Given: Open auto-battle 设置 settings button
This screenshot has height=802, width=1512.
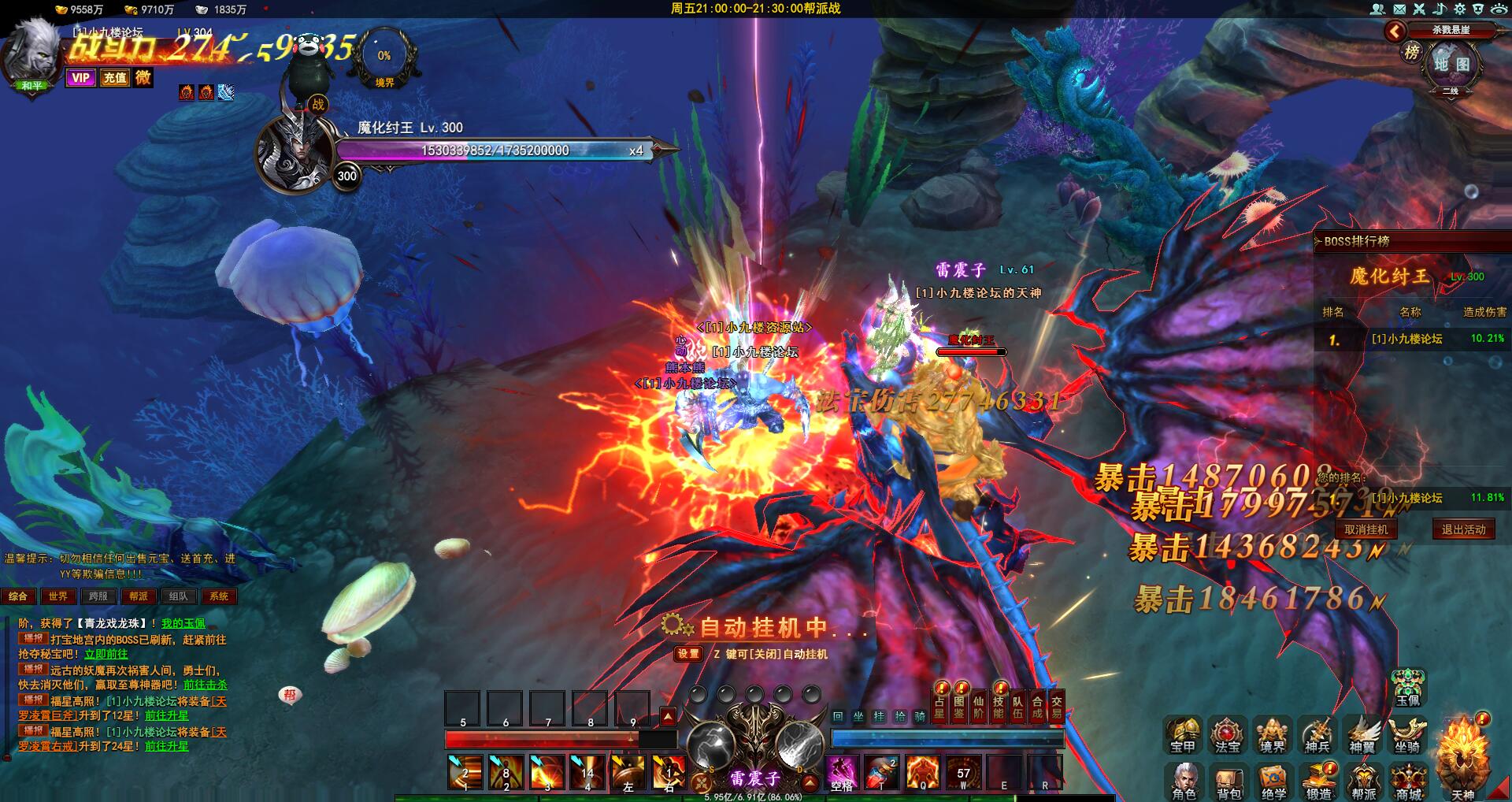Looking at the screenshot, I should [x=688, y=654].
